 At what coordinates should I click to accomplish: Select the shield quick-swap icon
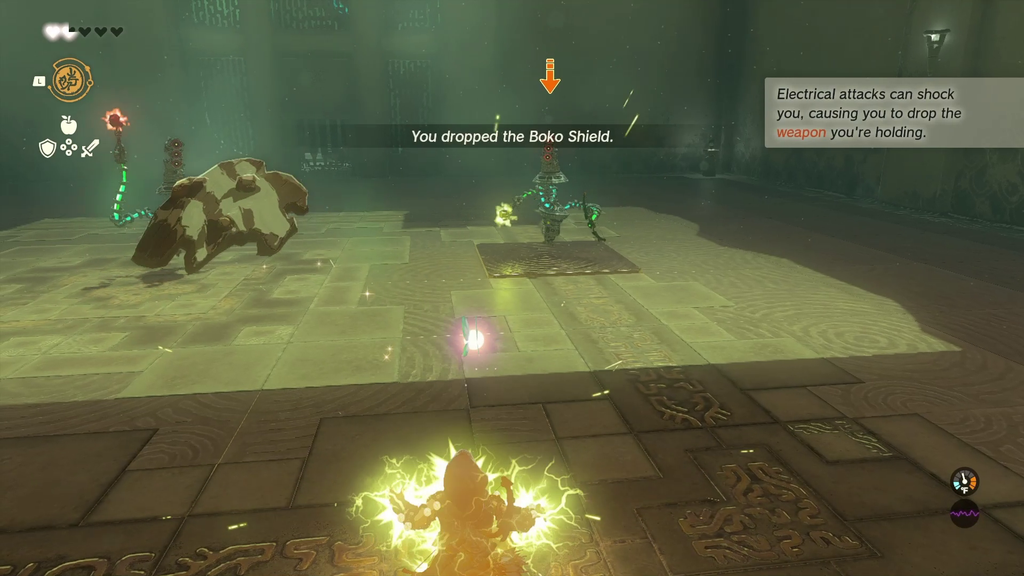click(47, 149)
